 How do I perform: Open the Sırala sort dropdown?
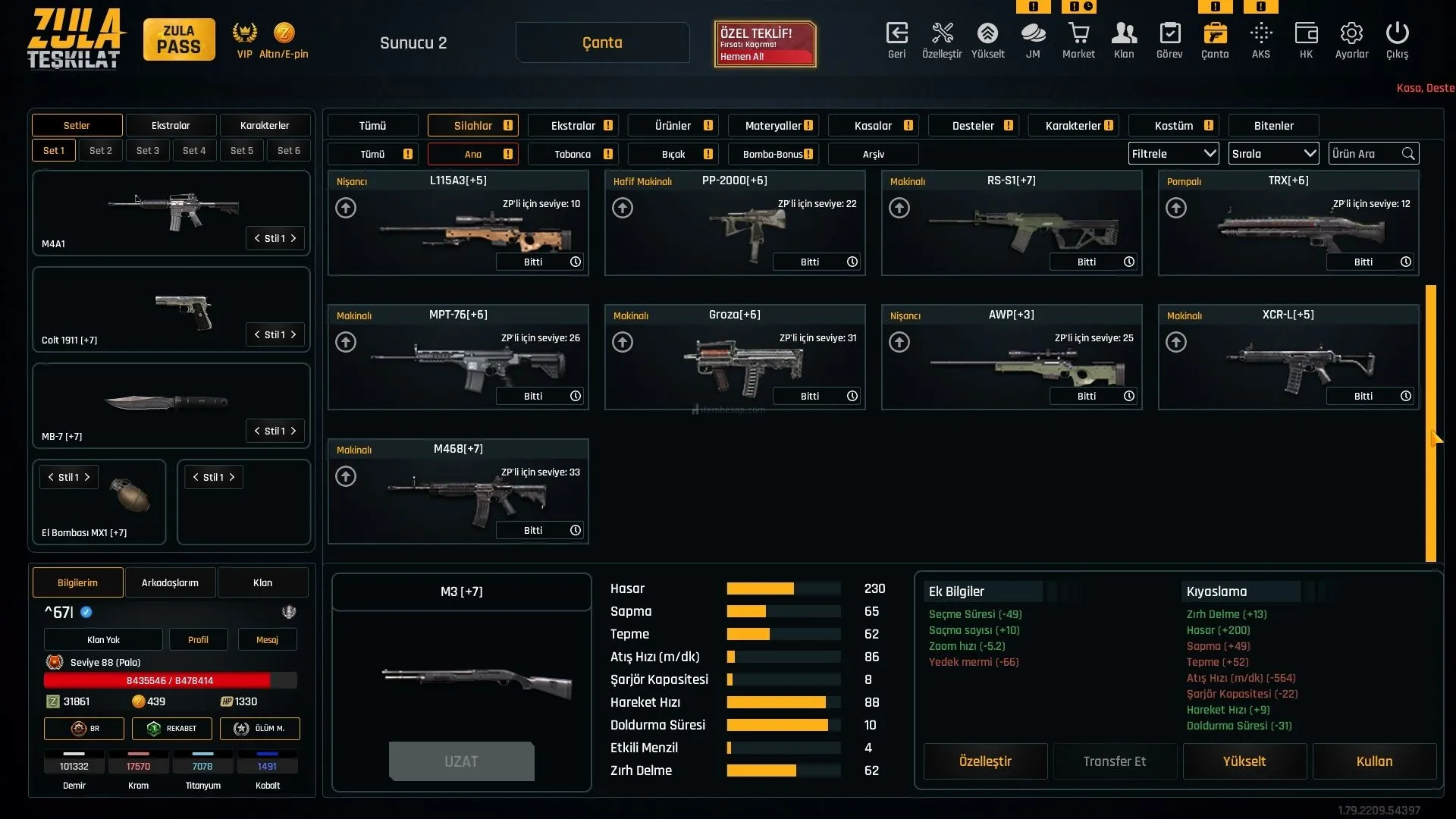pyautogui.click(x=1273, y=154)
